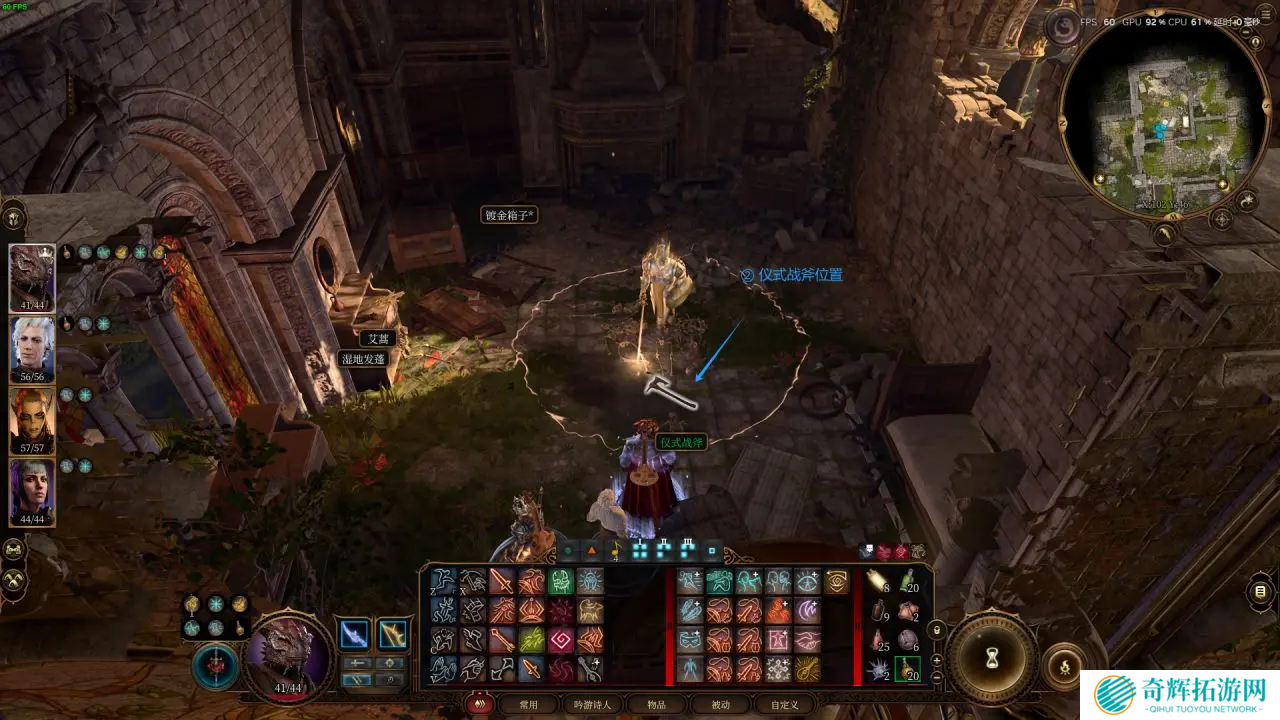Switch to the 自定义 hotbar tab

pos(783,704)
